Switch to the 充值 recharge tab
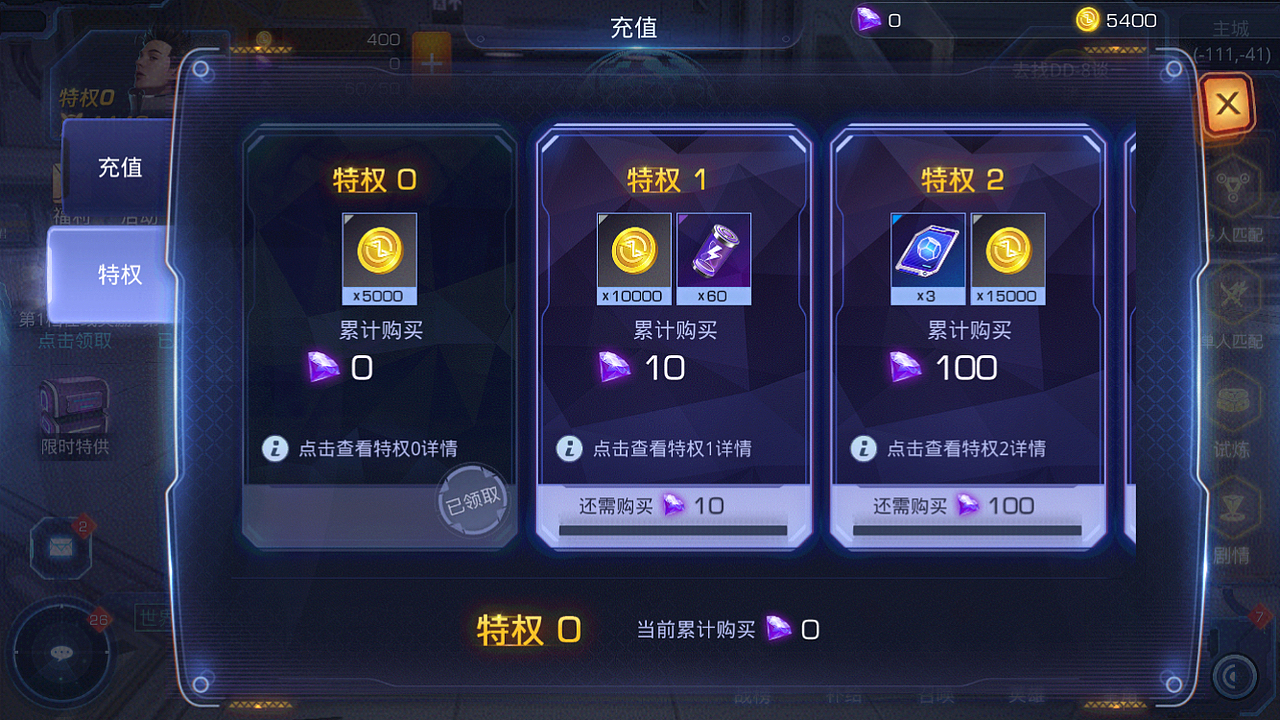This screenshot has height=720, width=1280. click(120, 167)
